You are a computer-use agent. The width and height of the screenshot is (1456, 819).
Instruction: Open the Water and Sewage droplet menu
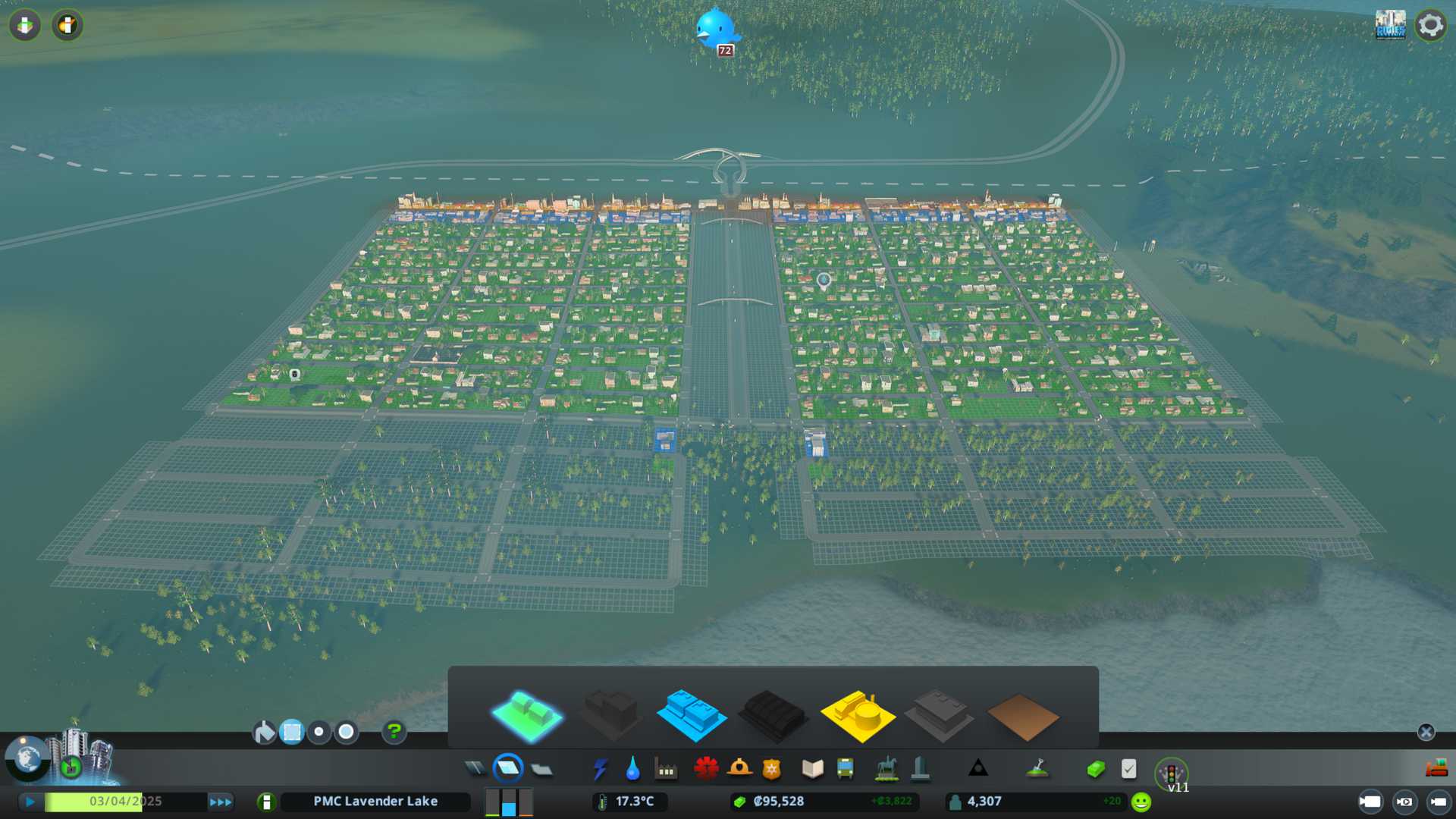point(633,770)
